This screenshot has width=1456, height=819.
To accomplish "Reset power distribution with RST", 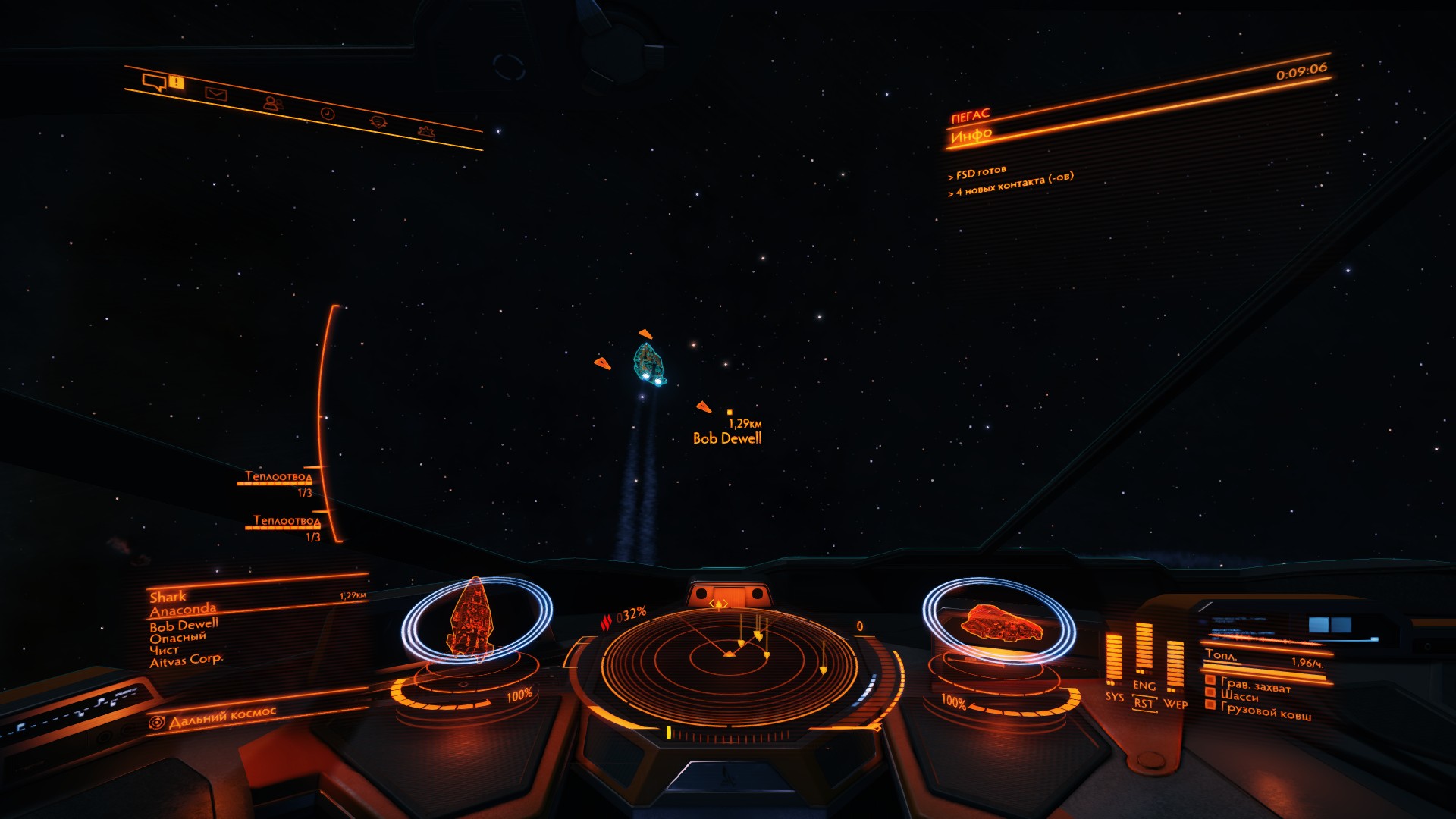I will [x=1144, y=704].
